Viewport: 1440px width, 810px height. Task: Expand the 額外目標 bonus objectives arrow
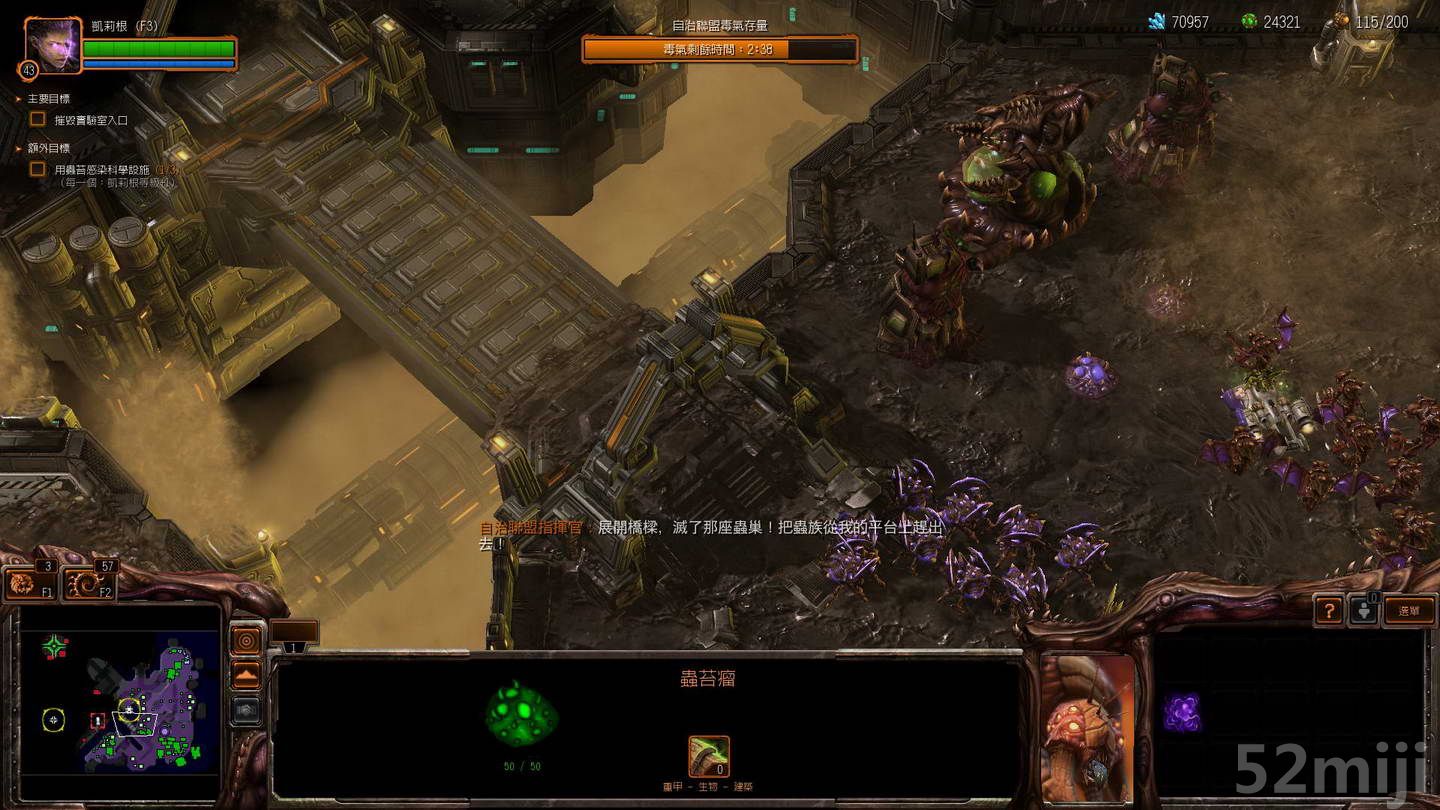(18, 148)
